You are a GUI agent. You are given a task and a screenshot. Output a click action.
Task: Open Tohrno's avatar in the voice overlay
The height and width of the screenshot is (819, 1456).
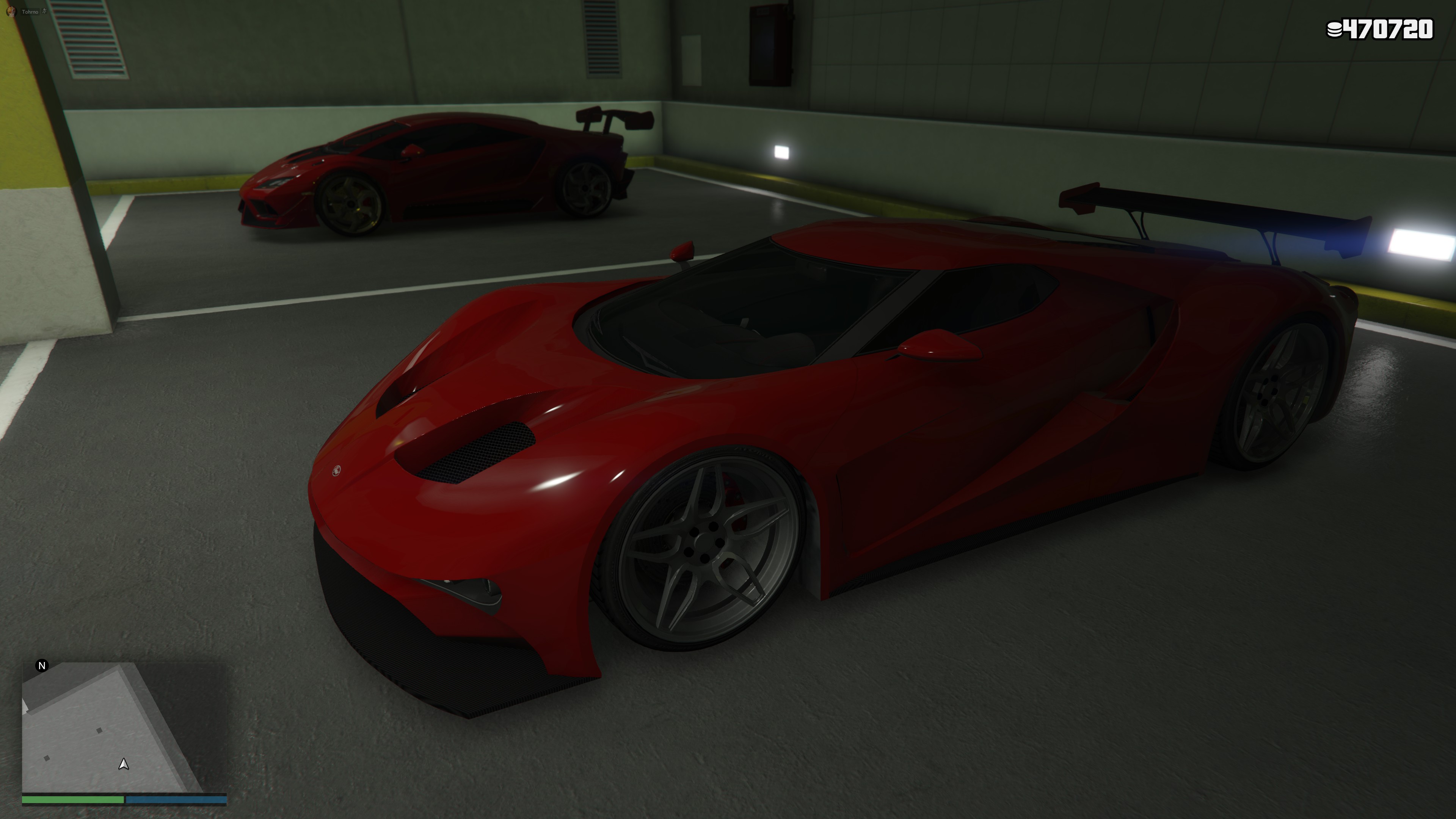click(11, 11)
